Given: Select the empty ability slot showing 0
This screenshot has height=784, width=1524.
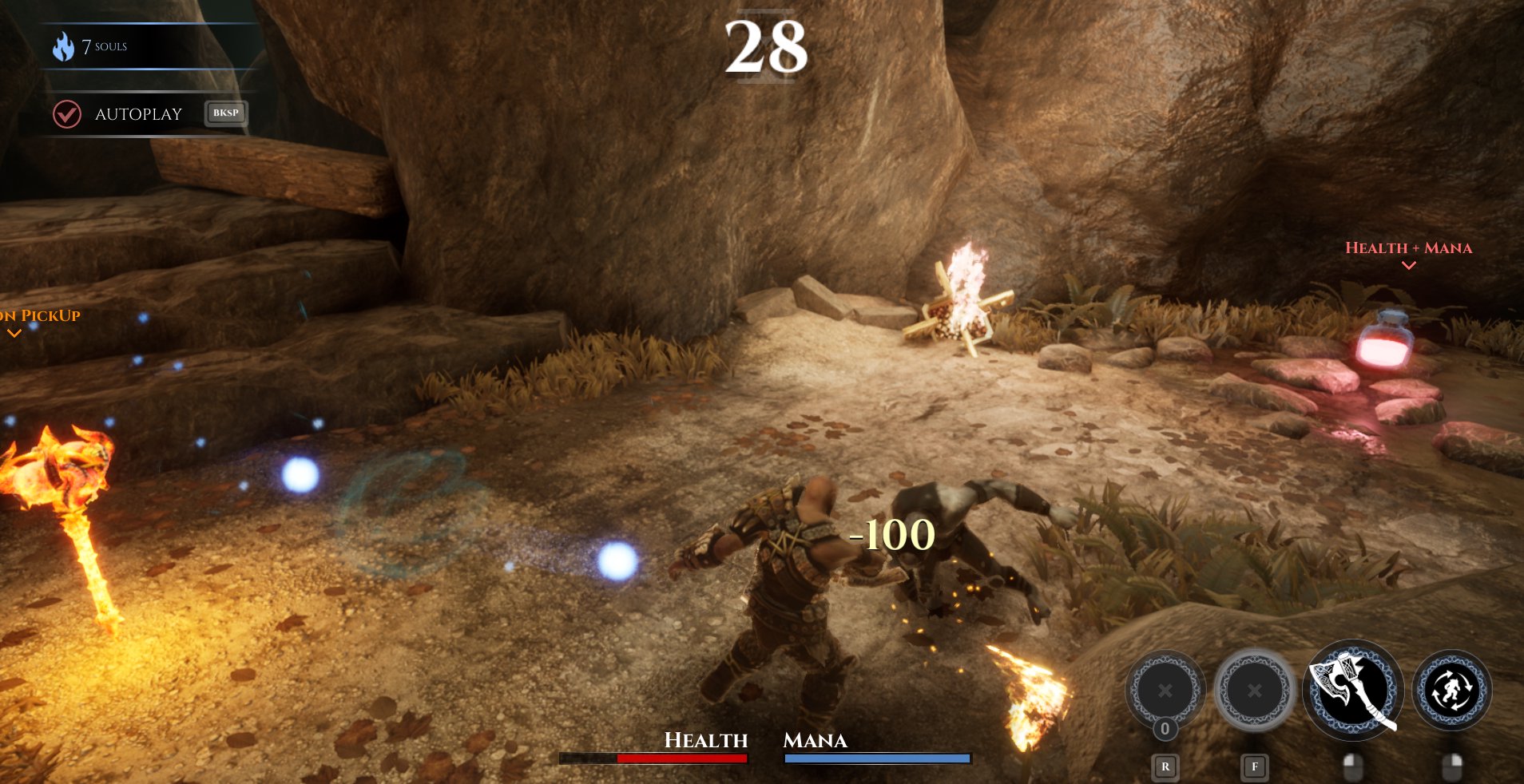Looking at the screenshot, I should coord(1165,691).
